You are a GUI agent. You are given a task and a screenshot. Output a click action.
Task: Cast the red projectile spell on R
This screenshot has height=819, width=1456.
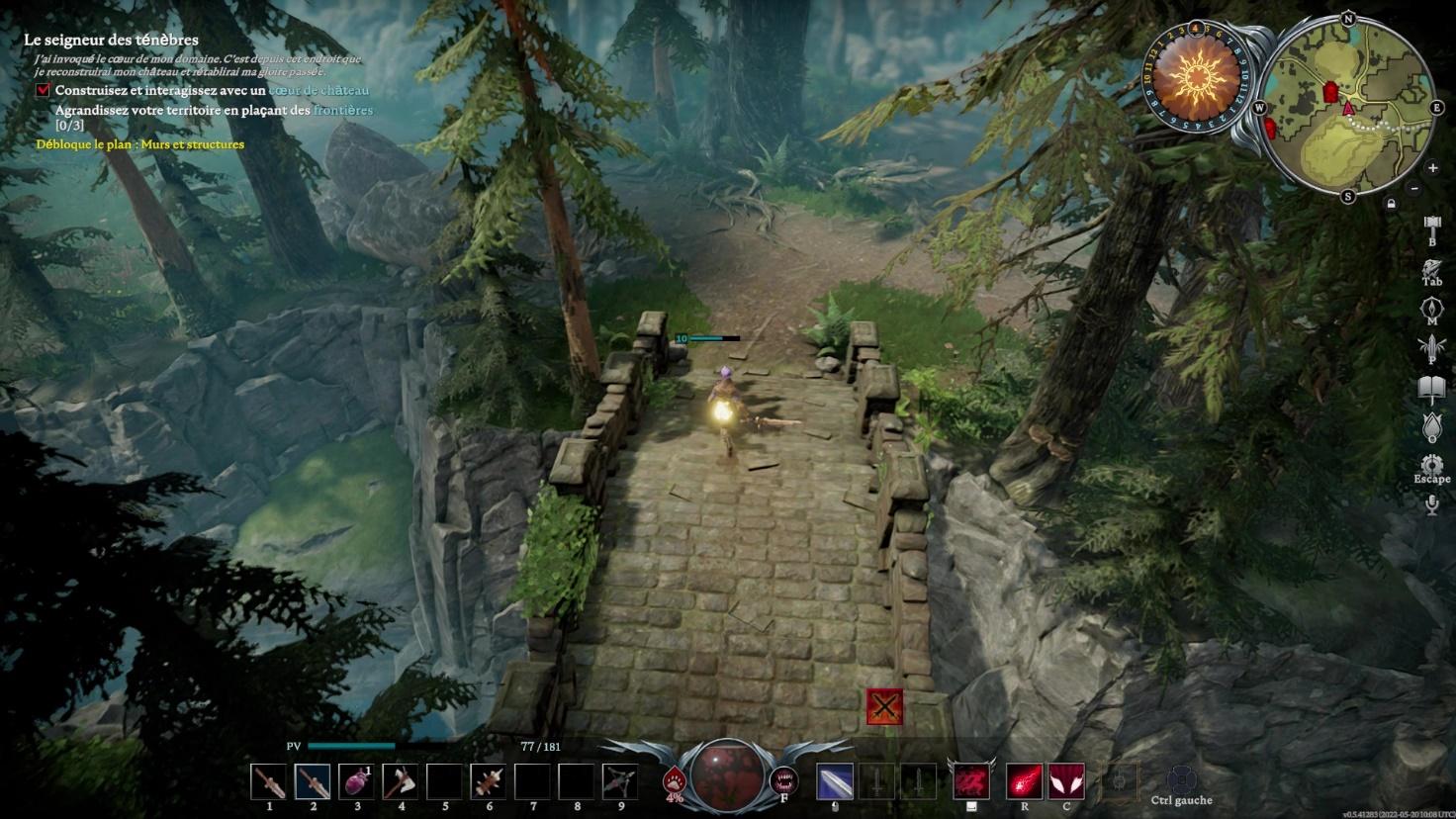(x=1024, y=781)
